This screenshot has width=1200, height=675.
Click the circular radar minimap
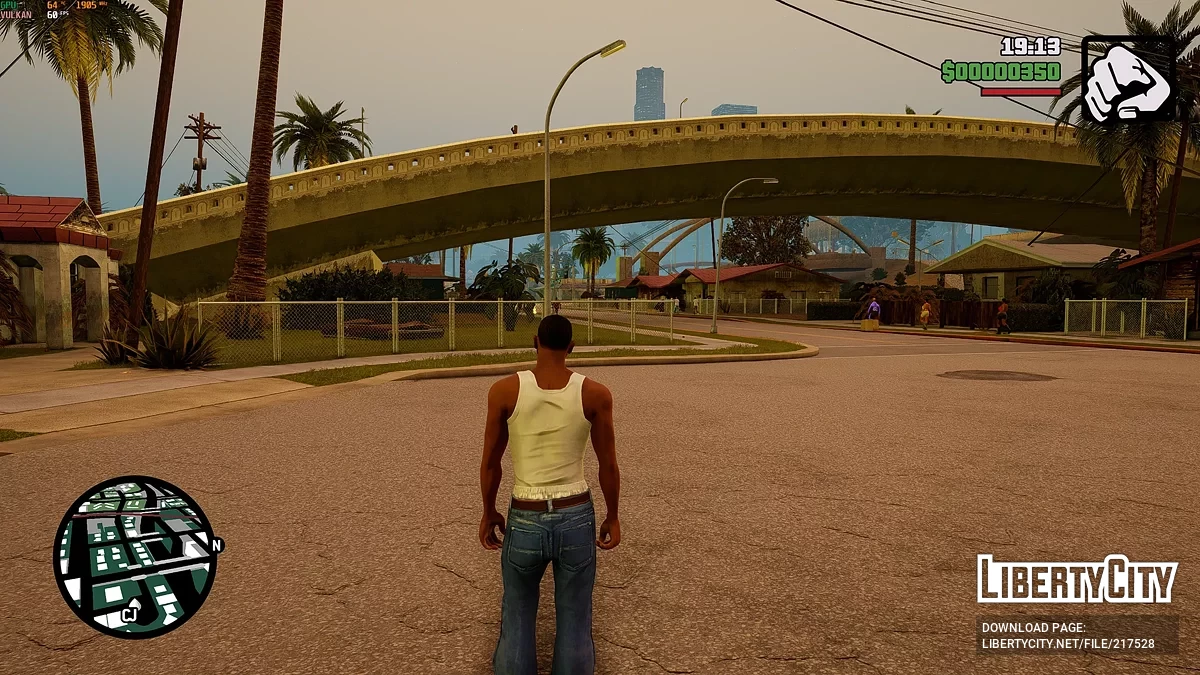134,556
